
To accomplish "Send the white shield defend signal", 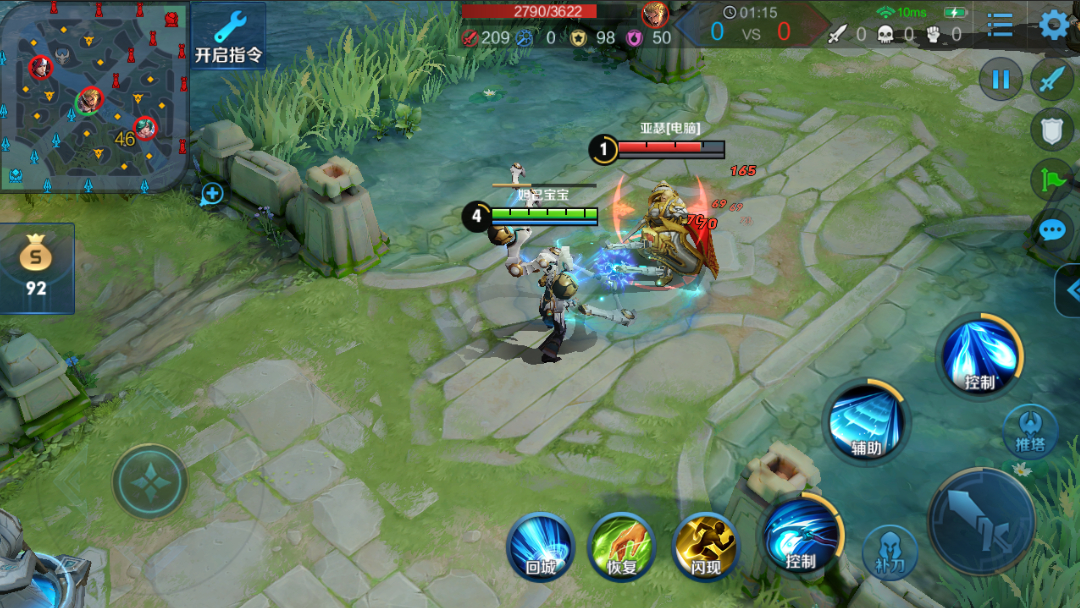I will pos(1051,129).
